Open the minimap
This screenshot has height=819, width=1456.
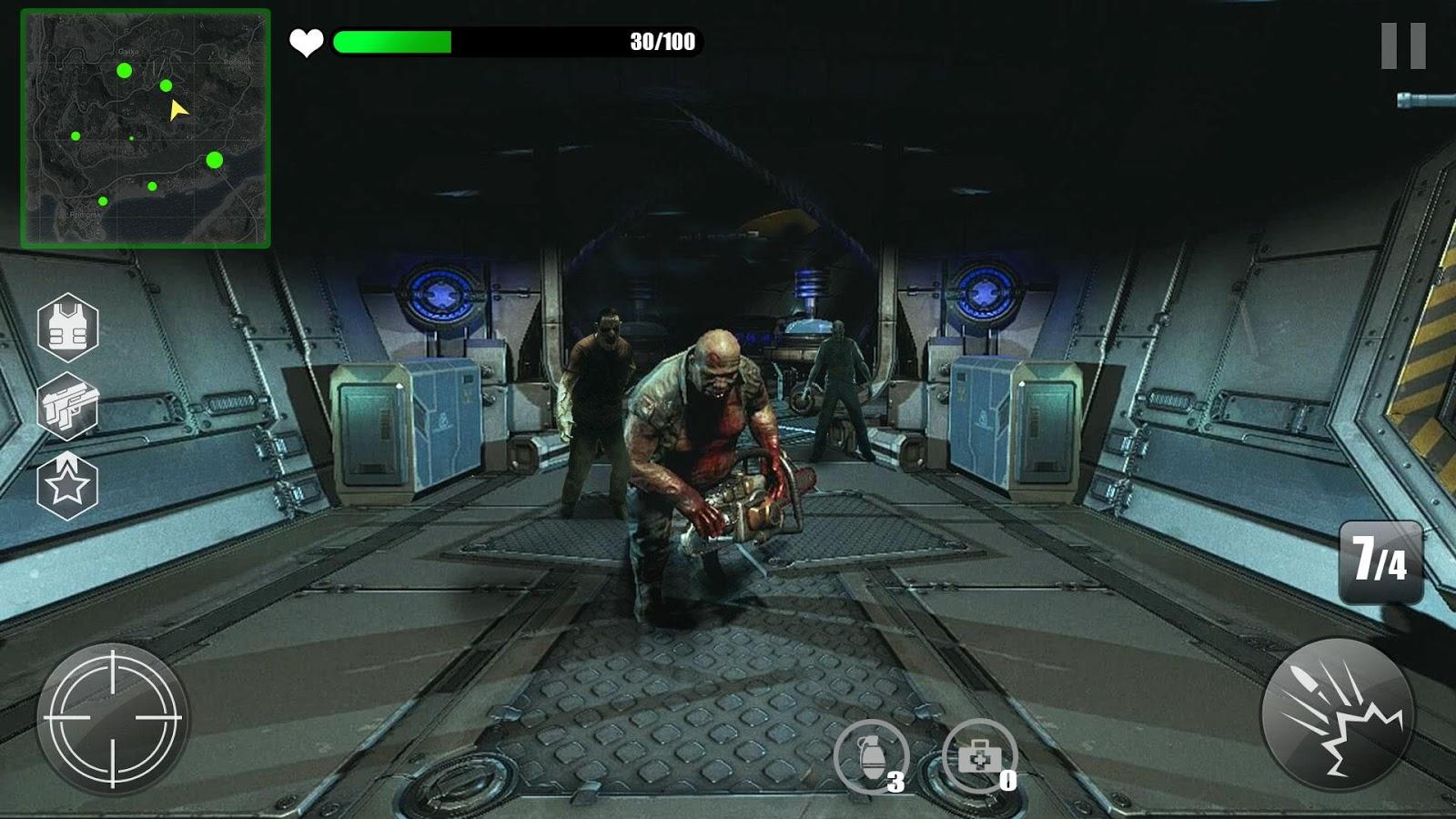pyautogui.click(x=146, y=128)
